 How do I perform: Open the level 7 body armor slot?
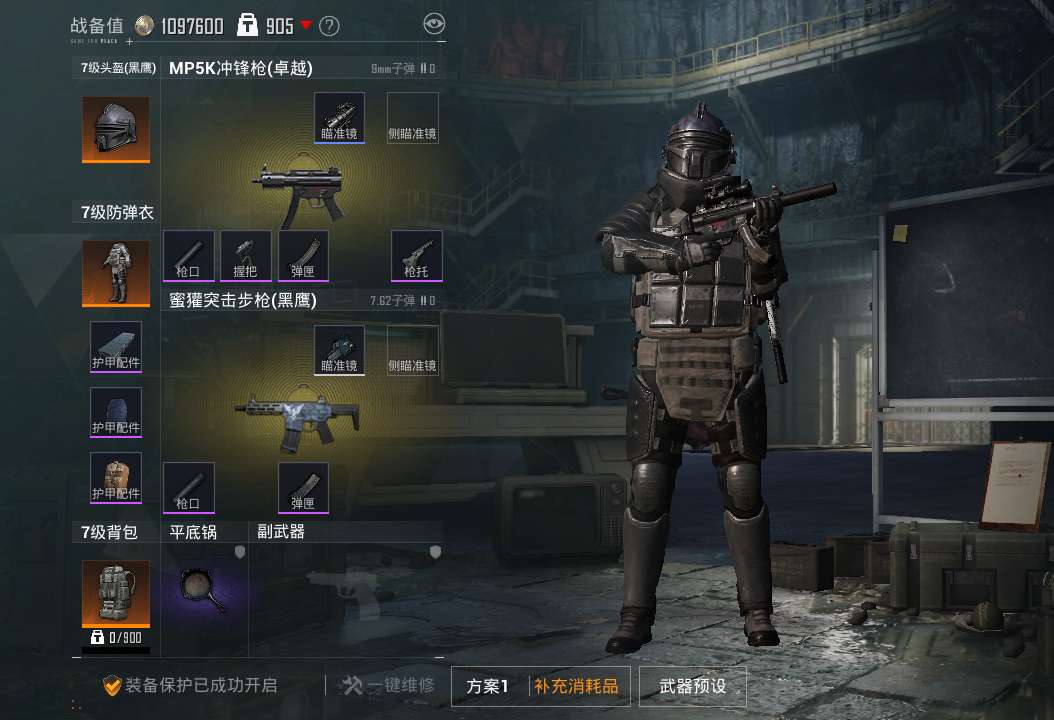[x=116, y=273]
